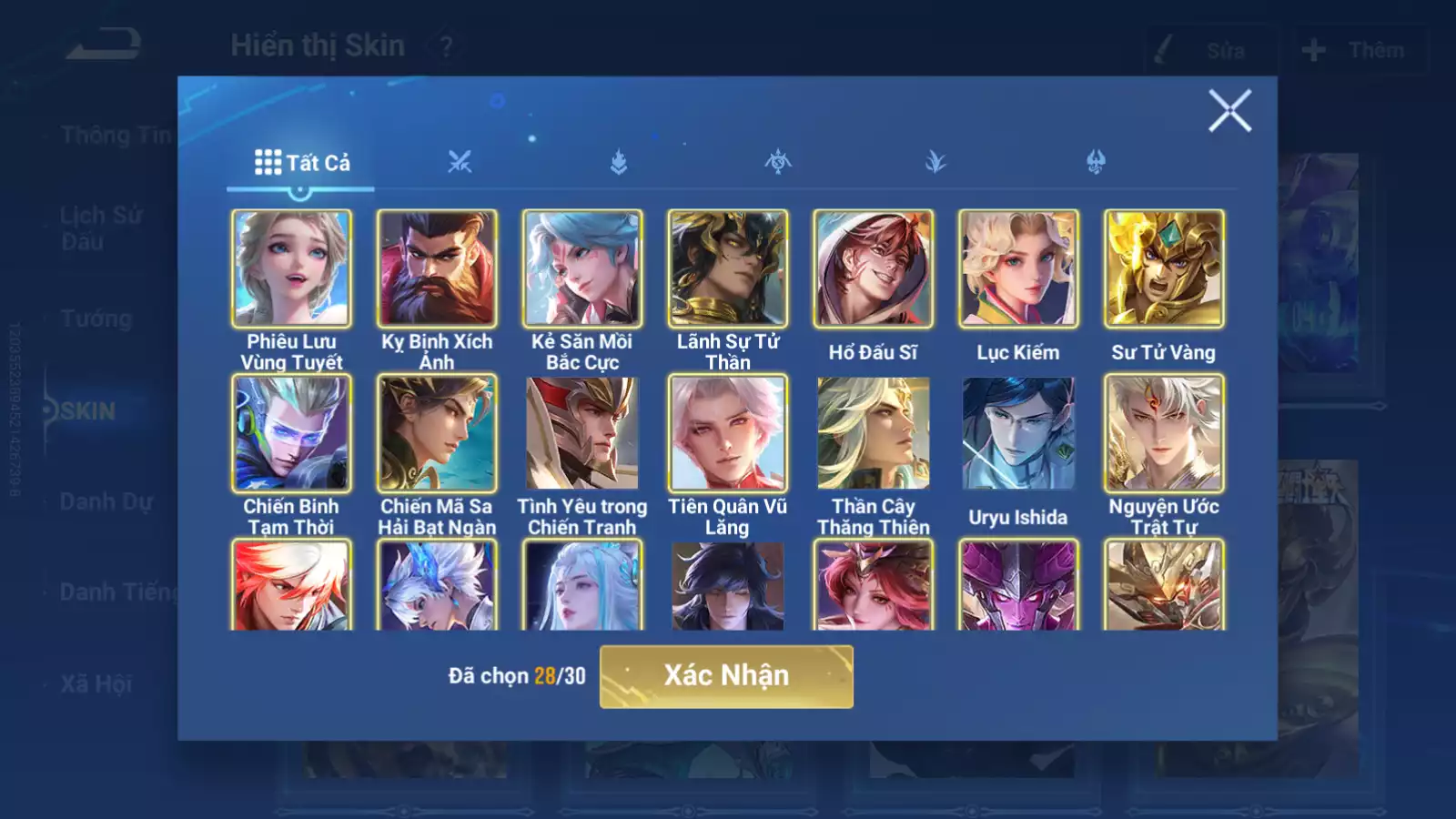Select the Sư Tử Vàng skin
1456x819 pixels.
pos(1164,268)
